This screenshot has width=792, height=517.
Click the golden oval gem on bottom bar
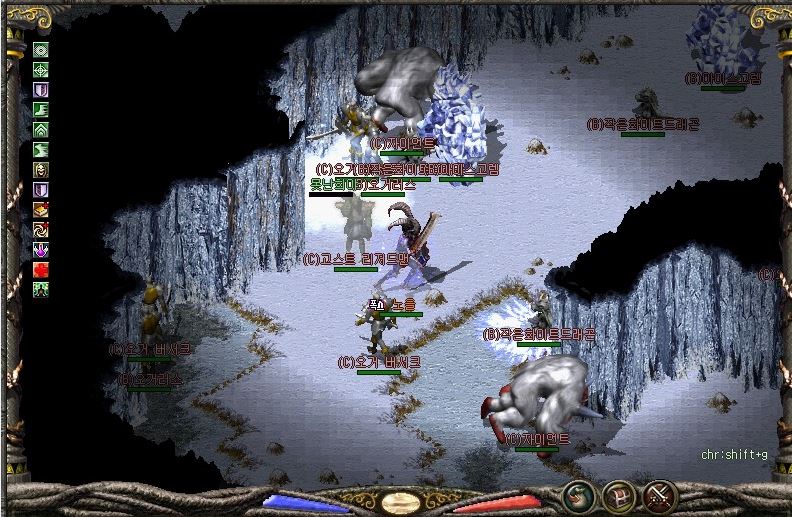(x=400, y=499)
